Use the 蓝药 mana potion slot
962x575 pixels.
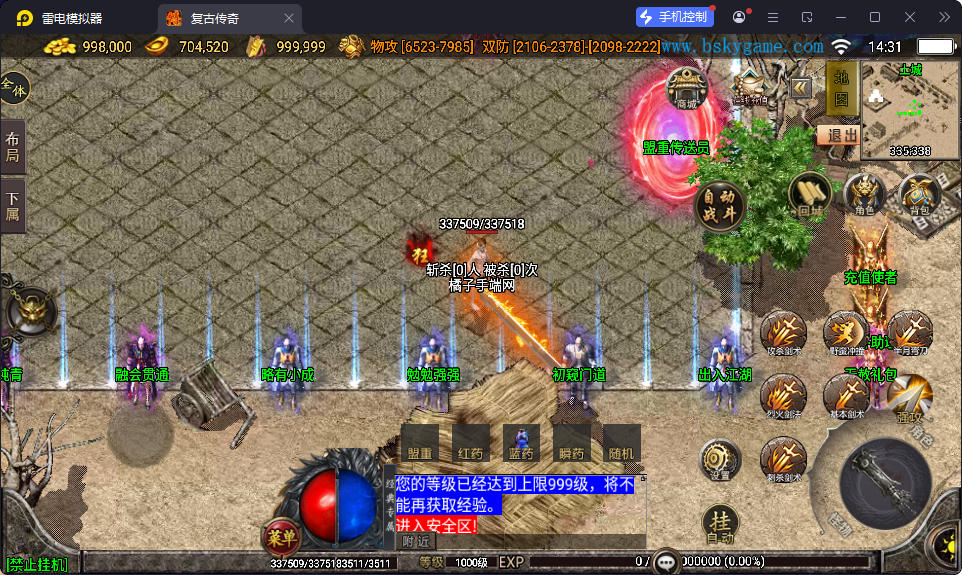pos(521,442)
